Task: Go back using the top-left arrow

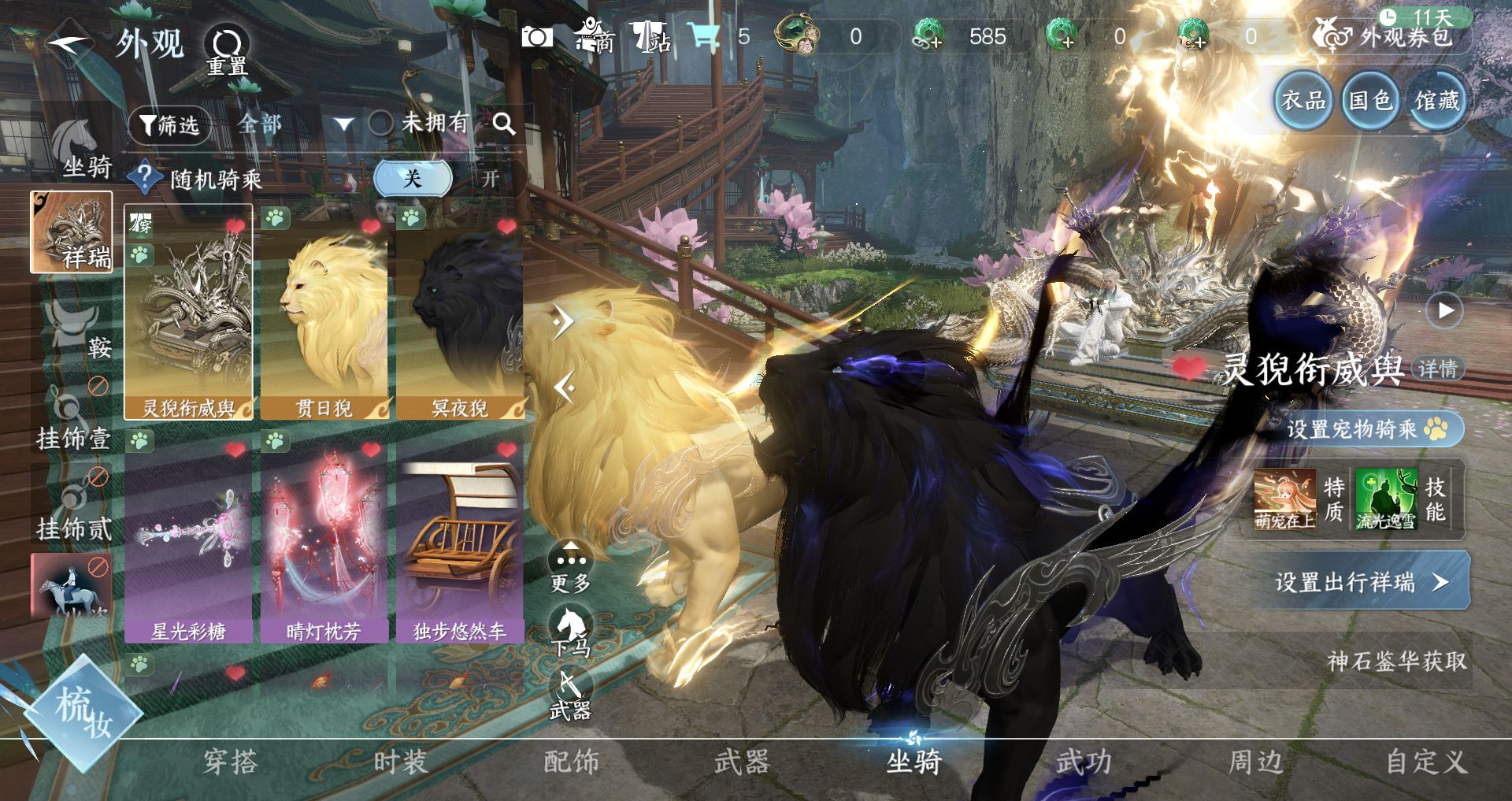Action: (x=69, y=43)
